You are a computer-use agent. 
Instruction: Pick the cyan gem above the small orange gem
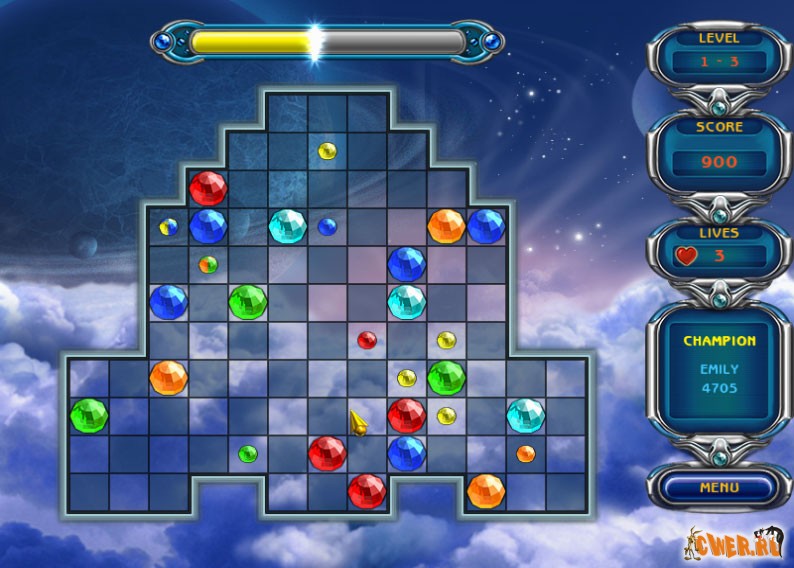tap(525, 414)
